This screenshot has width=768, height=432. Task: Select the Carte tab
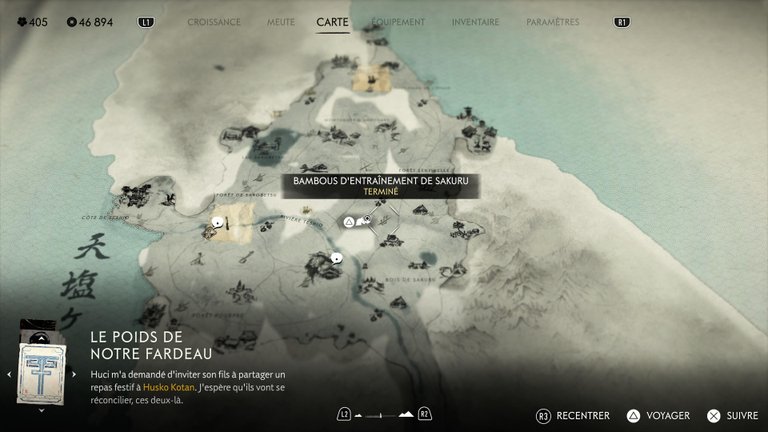[x=332, y=22]
